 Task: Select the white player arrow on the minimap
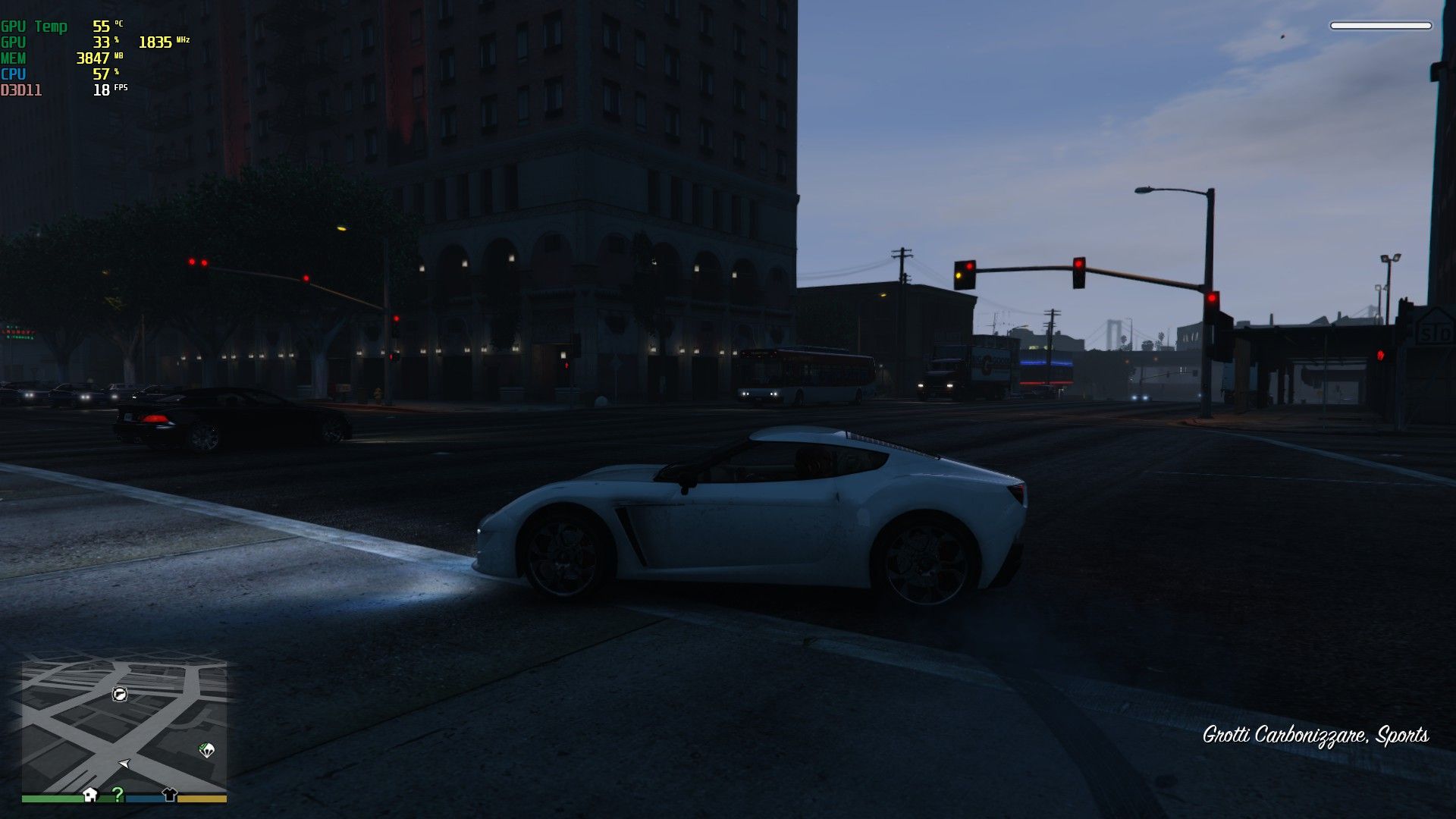coord(124,763)
